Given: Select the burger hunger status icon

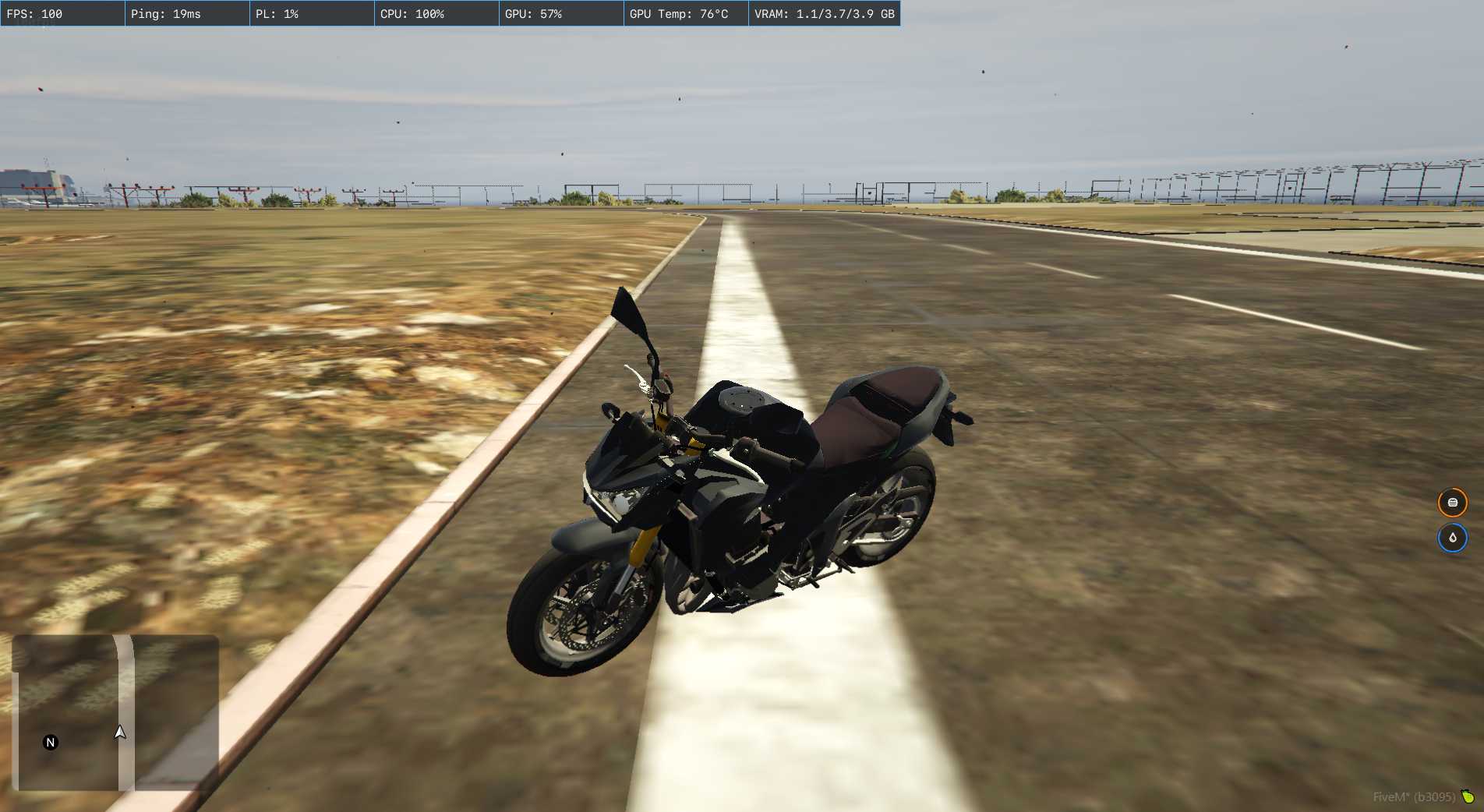Looking at the screenshot, I should click(x=1452, y=503).
